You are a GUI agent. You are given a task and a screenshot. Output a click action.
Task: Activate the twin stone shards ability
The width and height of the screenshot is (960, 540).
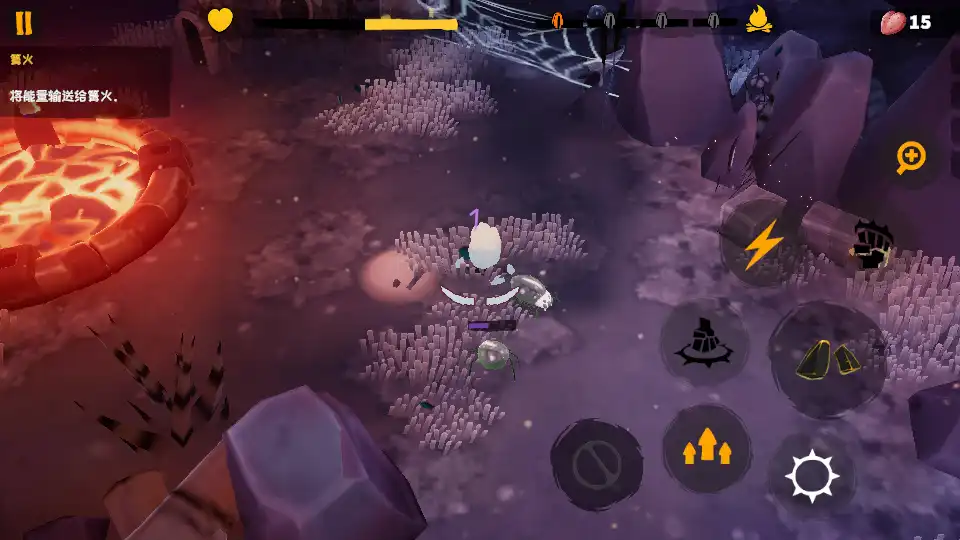pyautogui.click(x=827, y=358)
